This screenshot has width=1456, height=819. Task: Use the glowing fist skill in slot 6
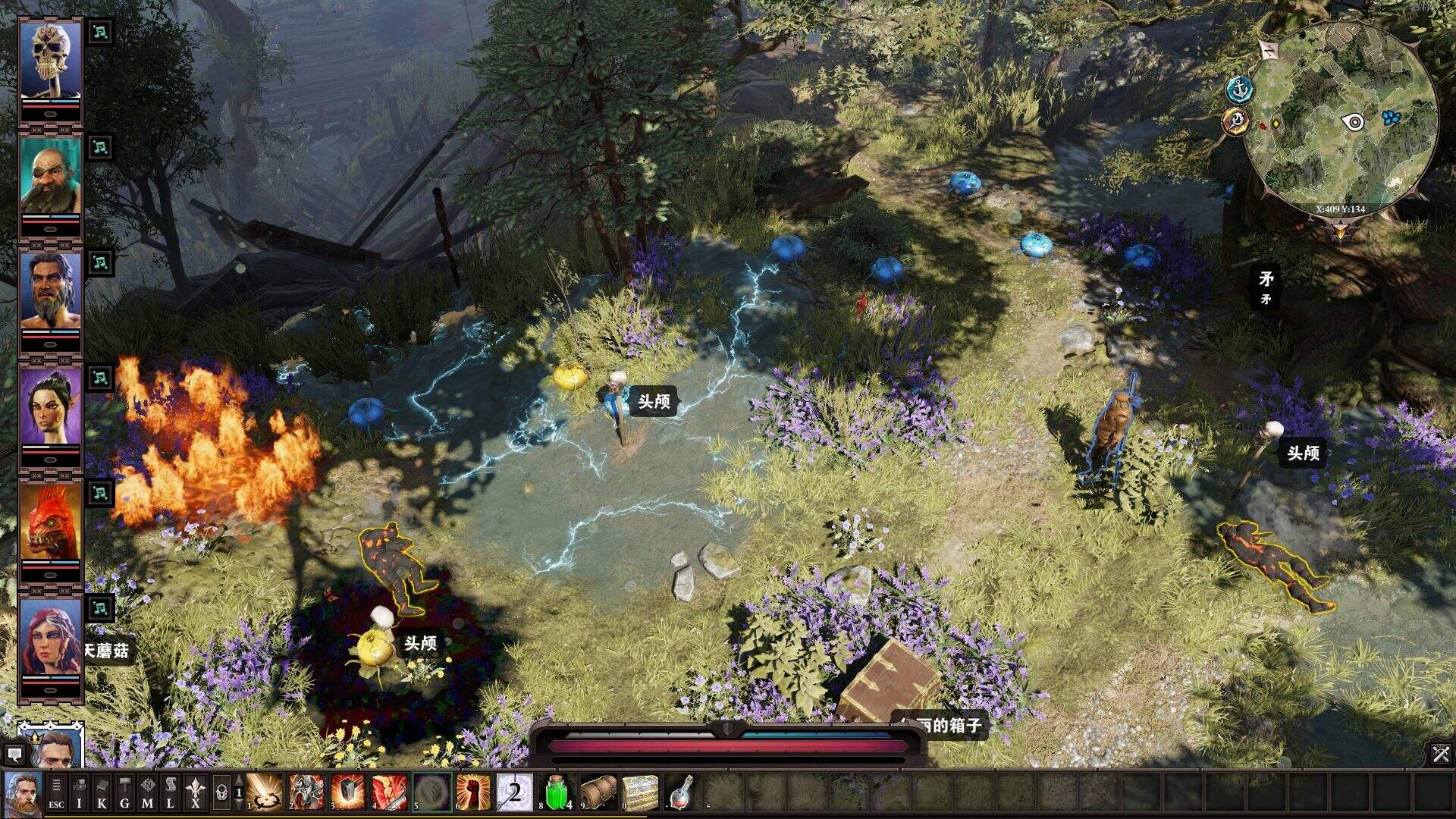tap(472, 792)
